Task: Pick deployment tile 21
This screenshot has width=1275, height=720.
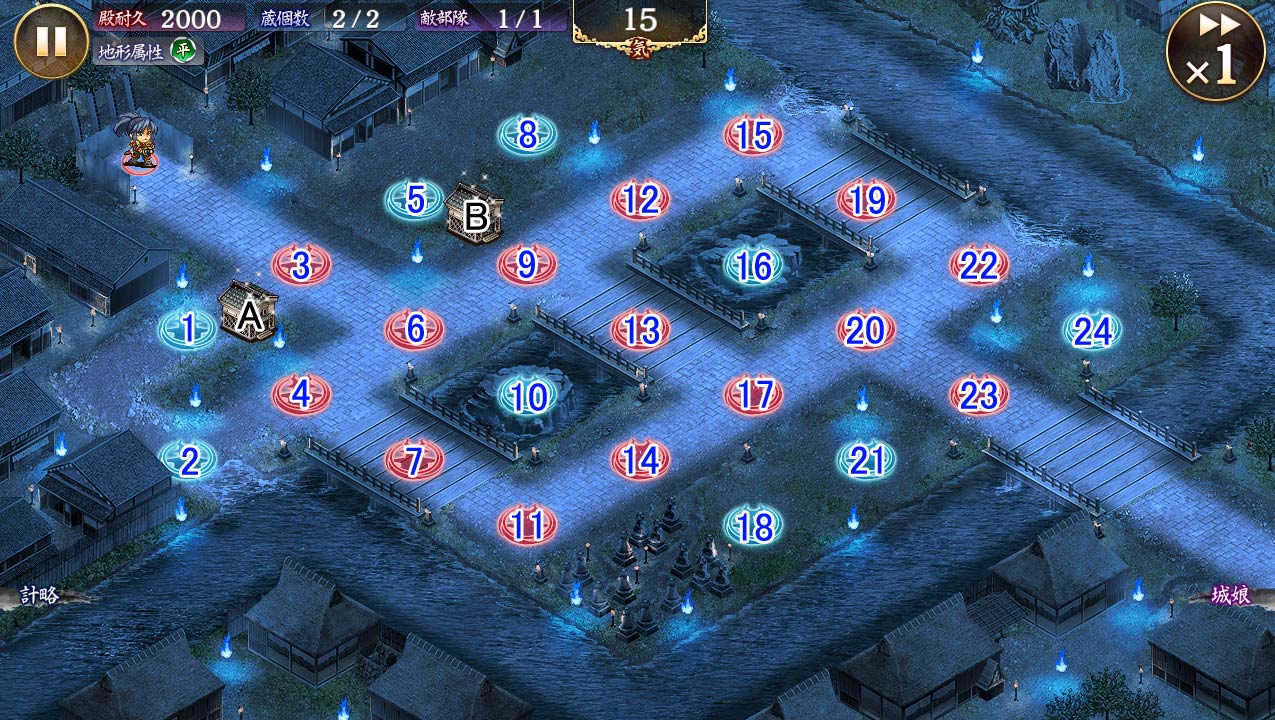Action: 866,460
